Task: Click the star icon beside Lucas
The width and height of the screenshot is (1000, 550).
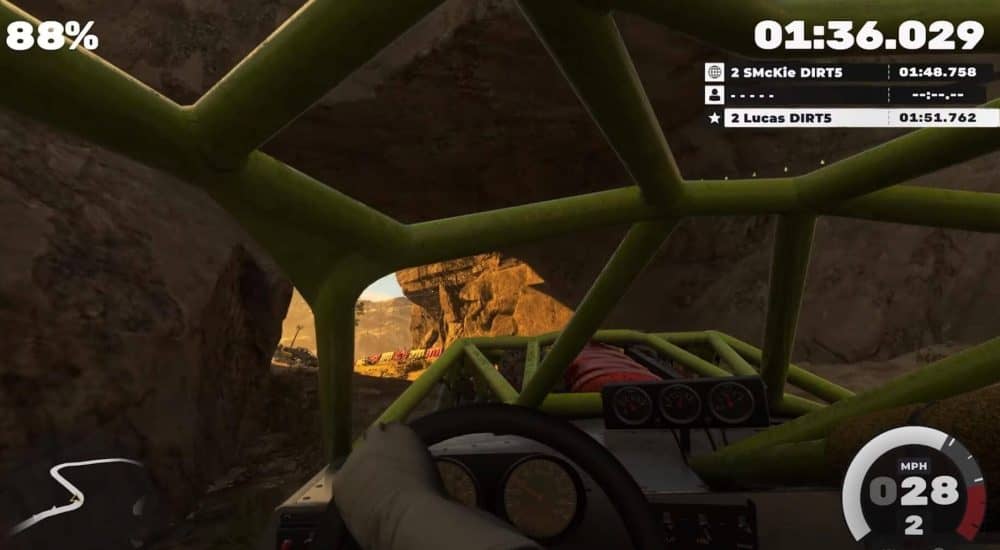Action: tap(715, 118)
